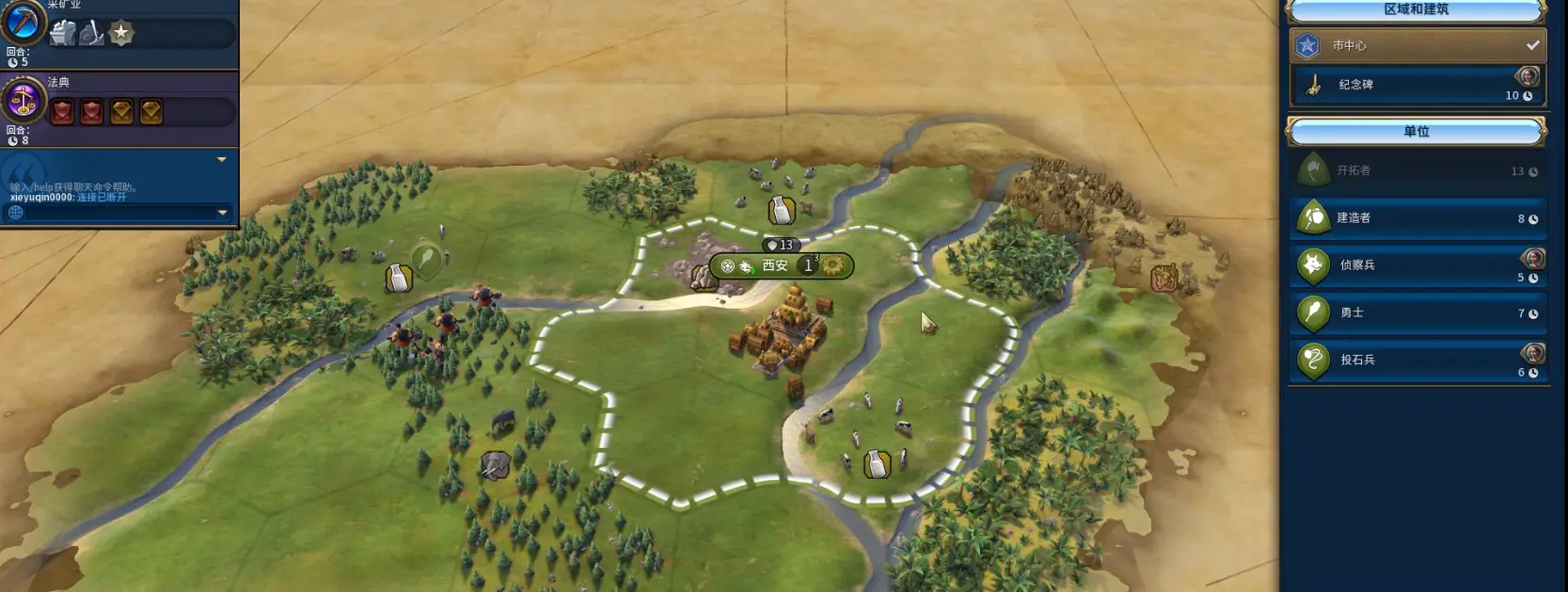Click the globe chat channel icon

15,213
